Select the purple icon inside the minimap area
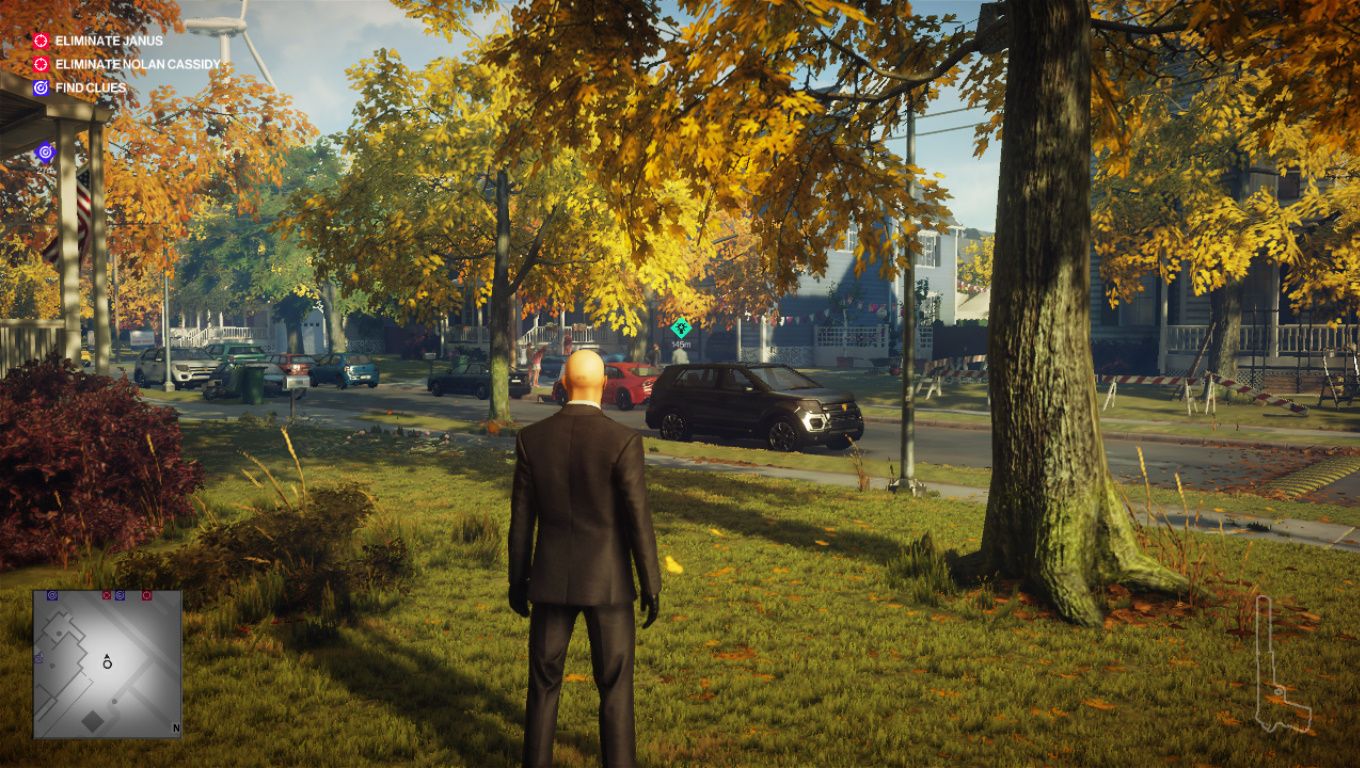This screenshot has height=768, width=1360. point(39,658)
